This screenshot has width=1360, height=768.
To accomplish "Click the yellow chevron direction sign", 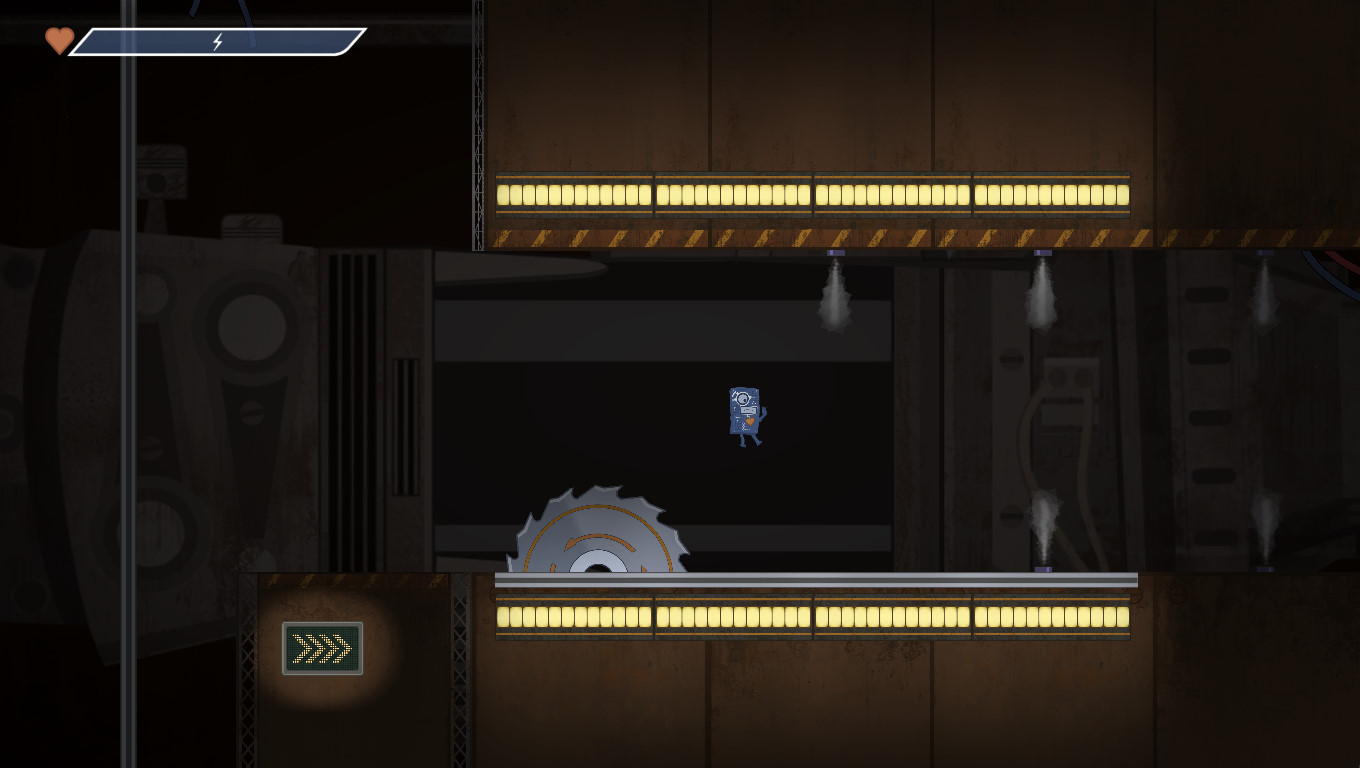I will pyautogui.click(x=322, y=648).
